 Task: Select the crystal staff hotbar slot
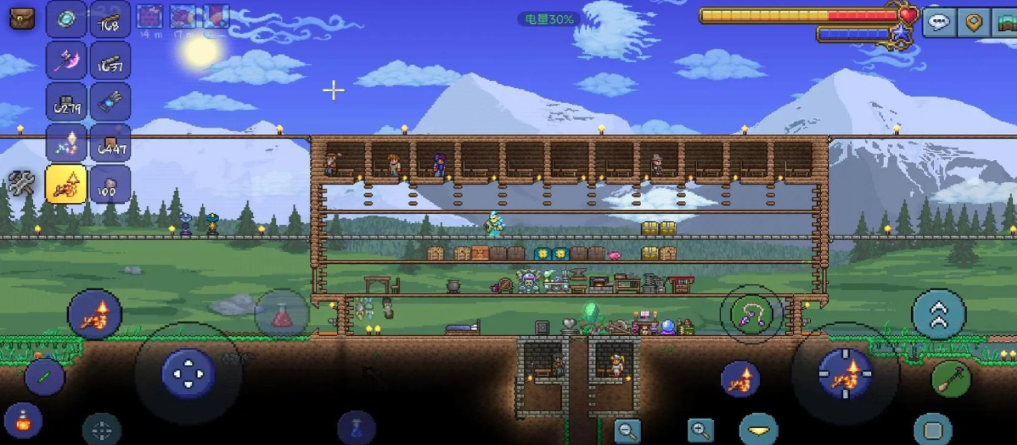coord(67,143)
